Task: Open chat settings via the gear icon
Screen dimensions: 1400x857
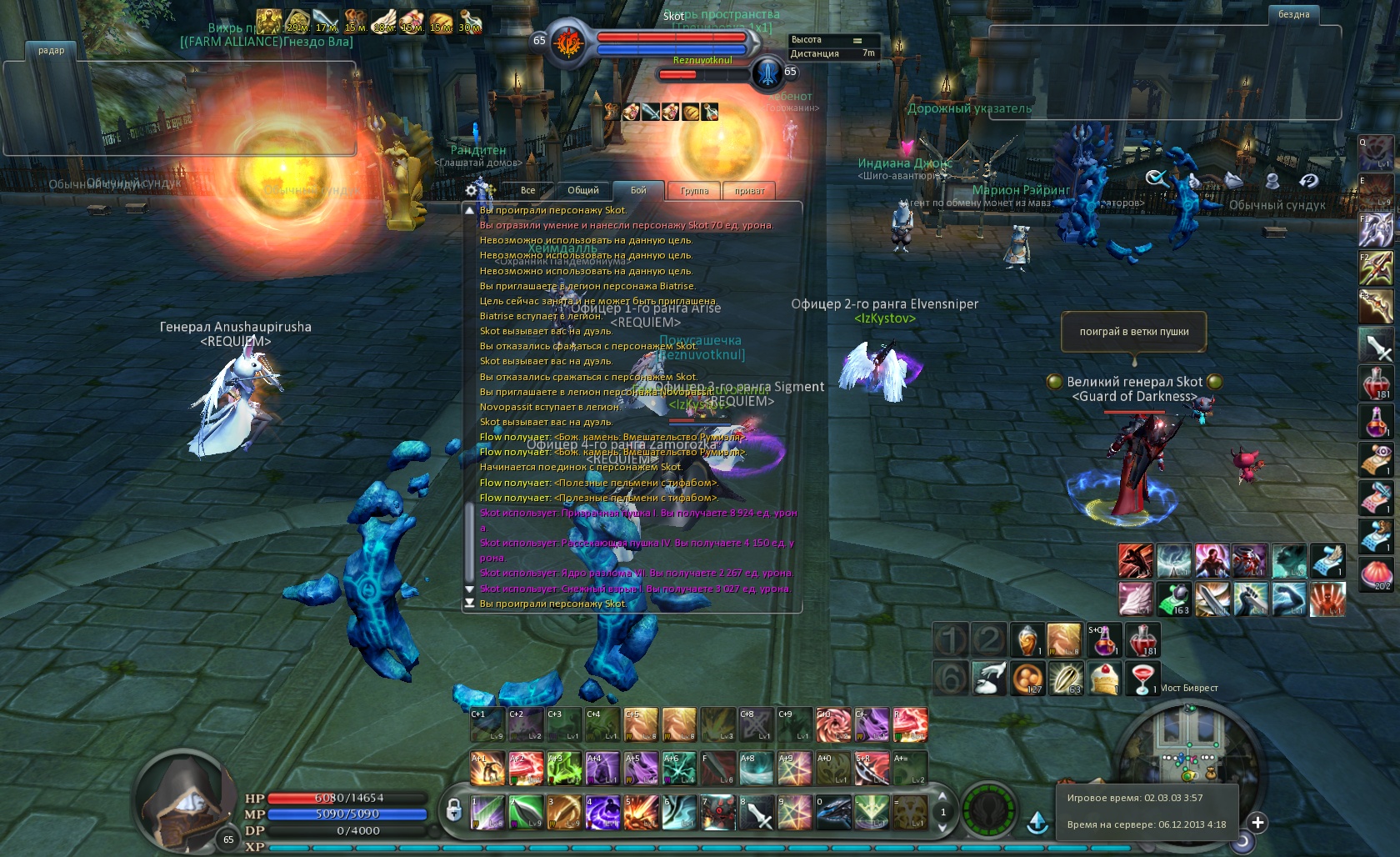Action: point(472,191)
